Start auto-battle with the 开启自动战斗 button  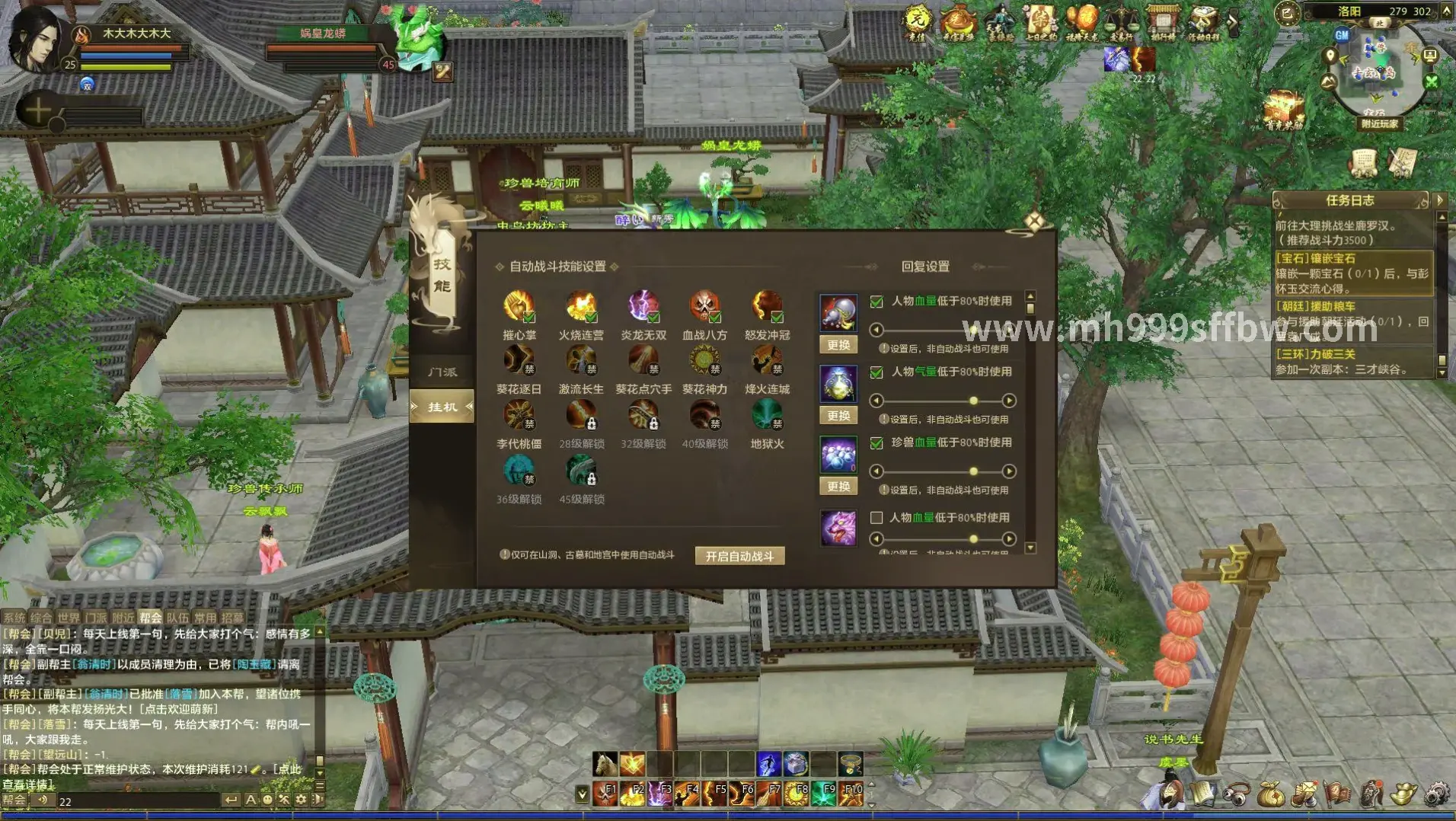point(739,556)
